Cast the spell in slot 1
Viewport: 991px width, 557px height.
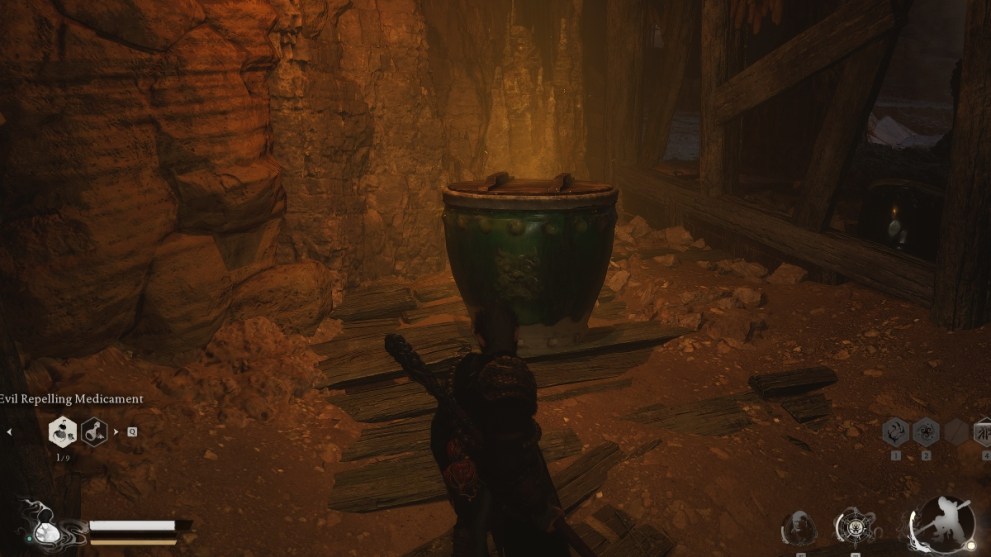897,432
